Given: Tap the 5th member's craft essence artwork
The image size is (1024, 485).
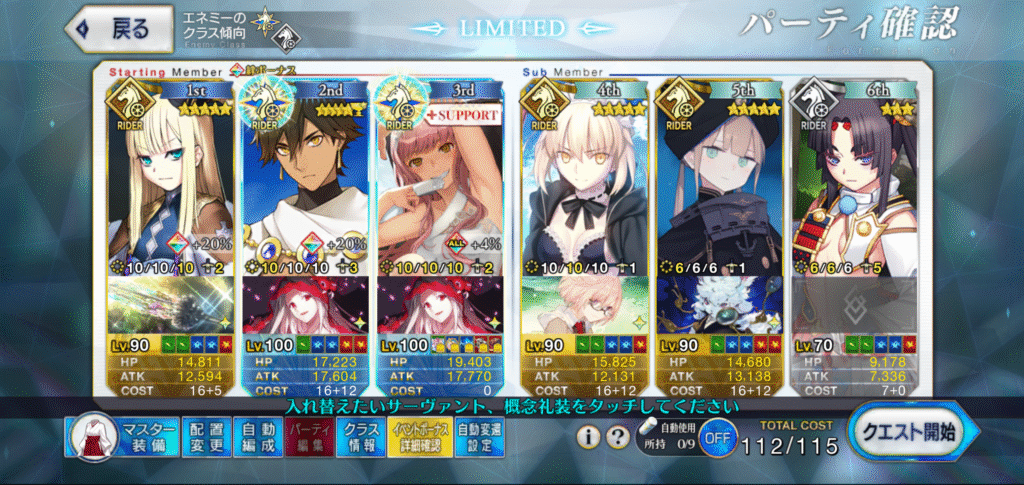Looking at the screenshot, I should 720,304.
